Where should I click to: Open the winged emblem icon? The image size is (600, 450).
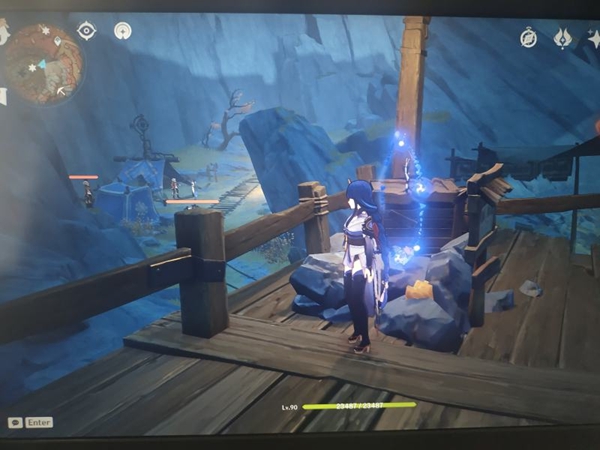(563, 38)
